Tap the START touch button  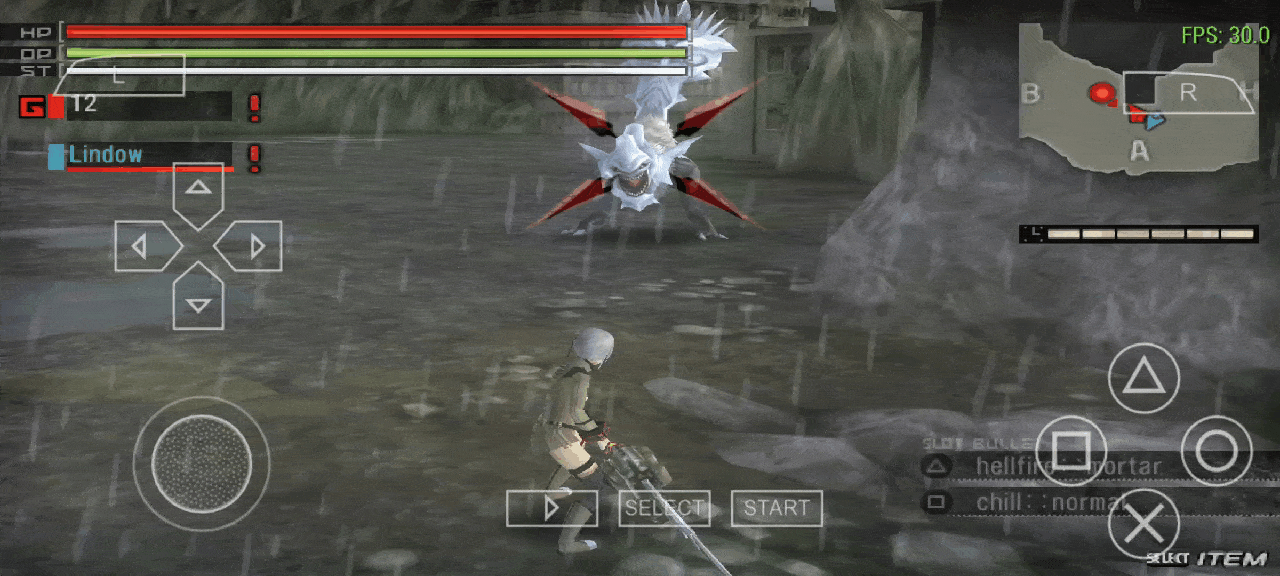[776, 508]
